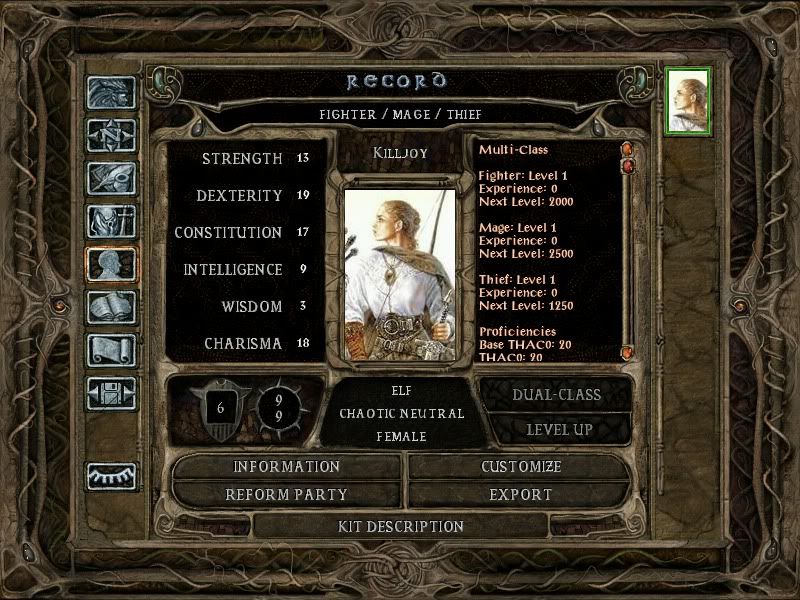The image size is (800, 600).
Task: Open options via the floppy disk icon
Action: tap(111, 392)
